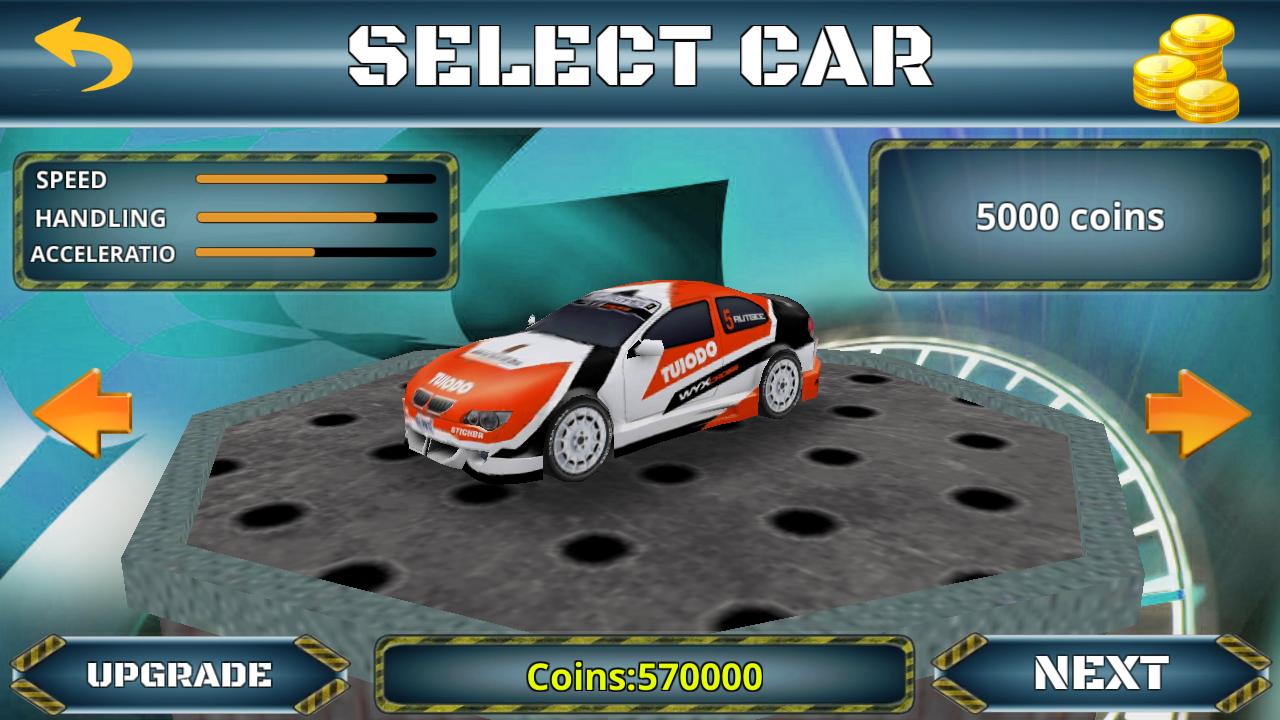
Task: Click the SELECT CAR title banner
Action: pos(640,55)
